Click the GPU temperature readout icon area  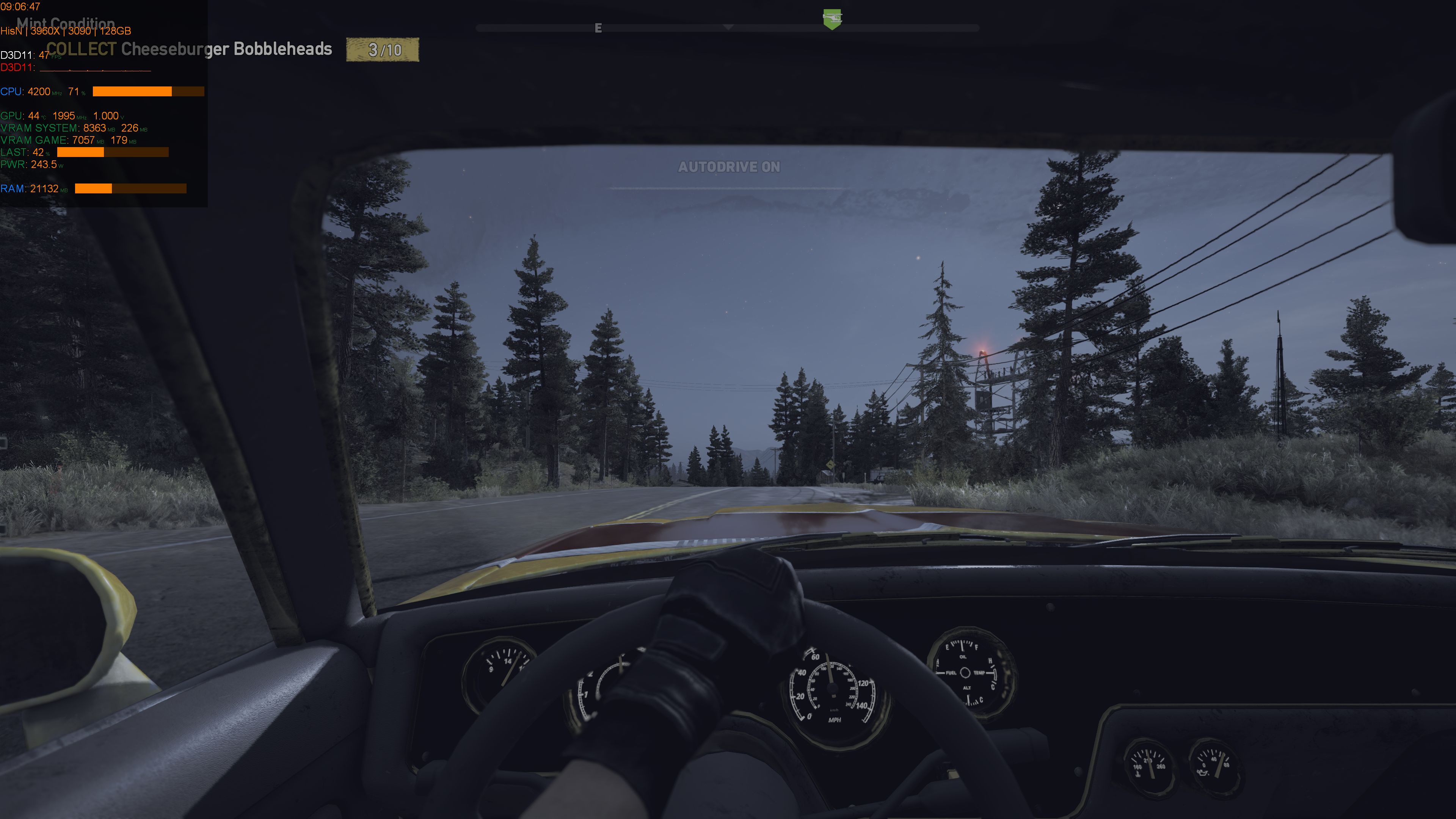(33, 115)
